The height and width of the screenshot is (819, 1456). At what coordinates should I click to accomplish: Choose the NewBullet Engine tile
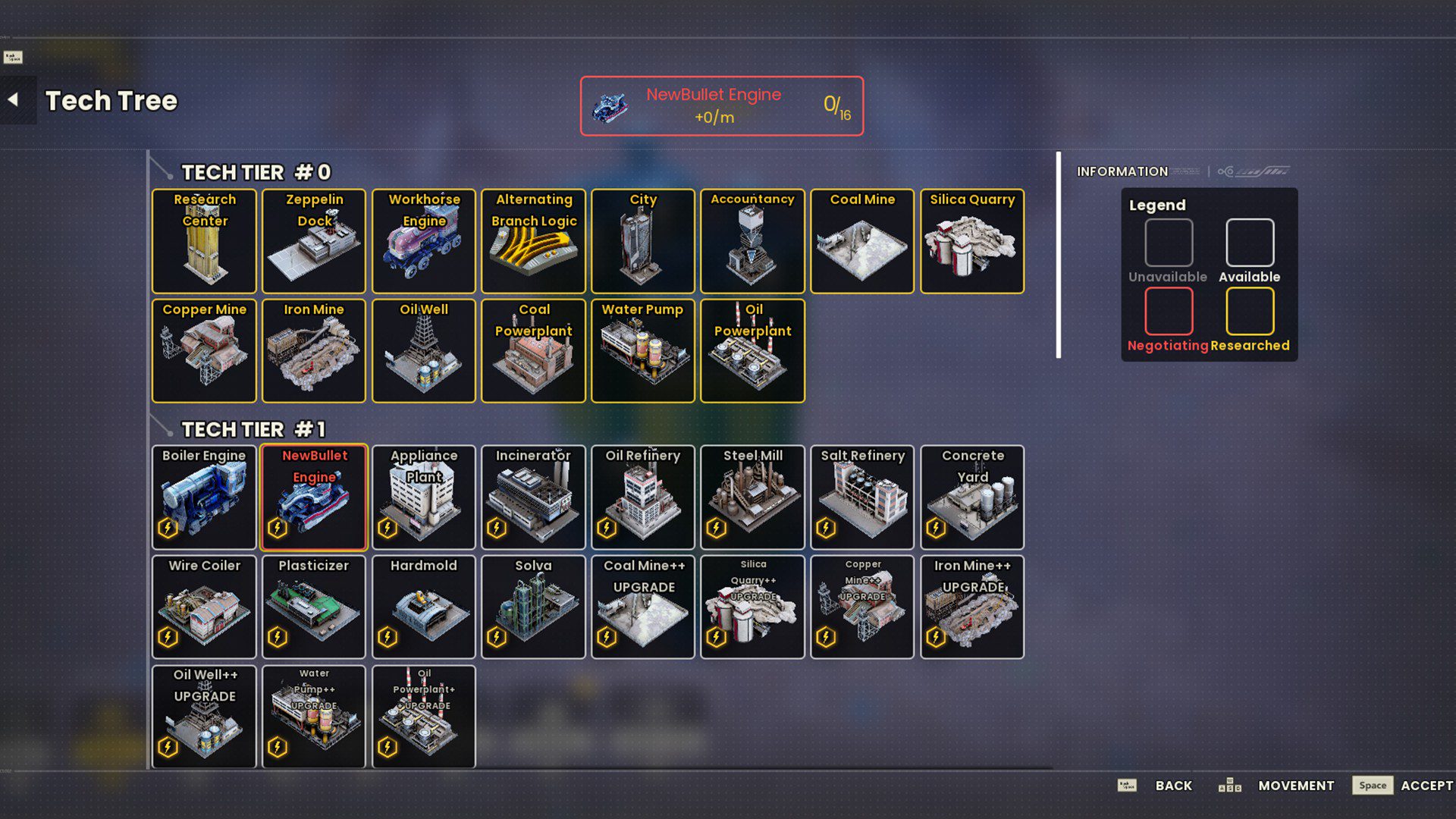coord(314,497)
